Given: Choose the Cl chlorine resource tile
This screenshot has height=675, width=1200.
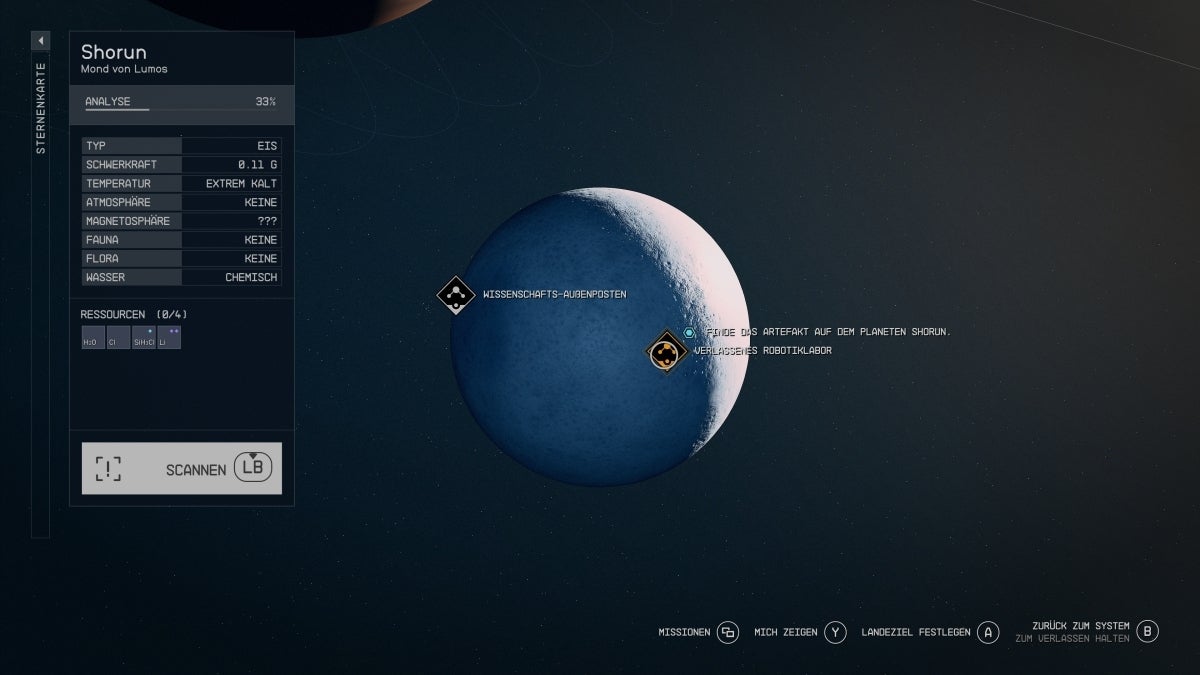Looking at the screenshot, I should [118, 338].
